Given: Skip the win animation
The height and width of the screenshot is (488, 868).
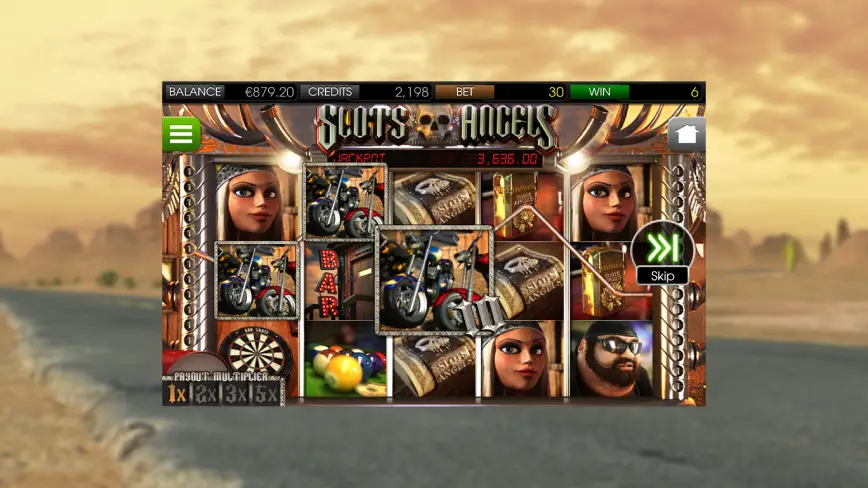Looking at the screenshot, I should [662, 252].
